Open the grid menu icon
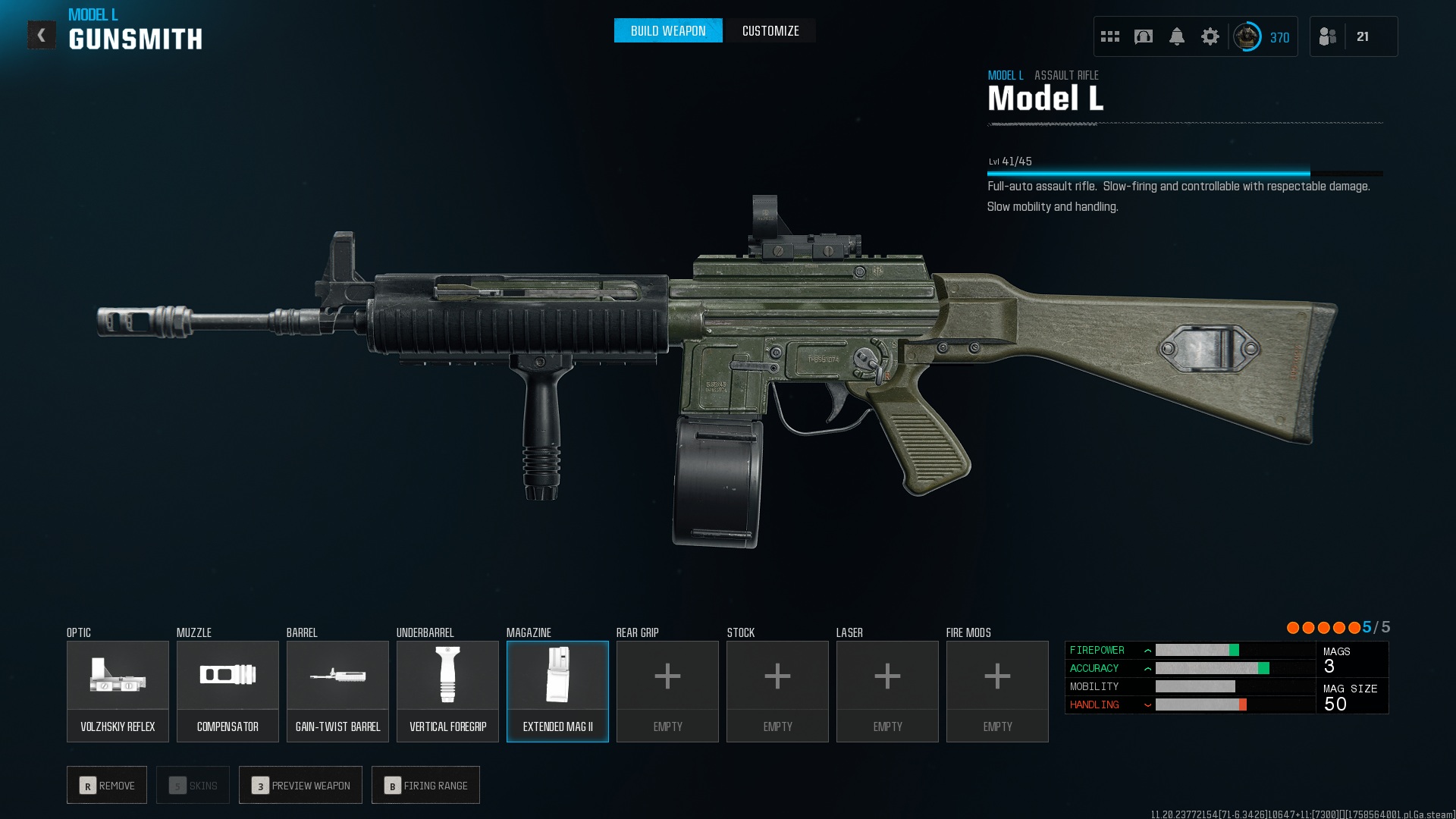The image size is (1456, 819). tap(1109, 36)
